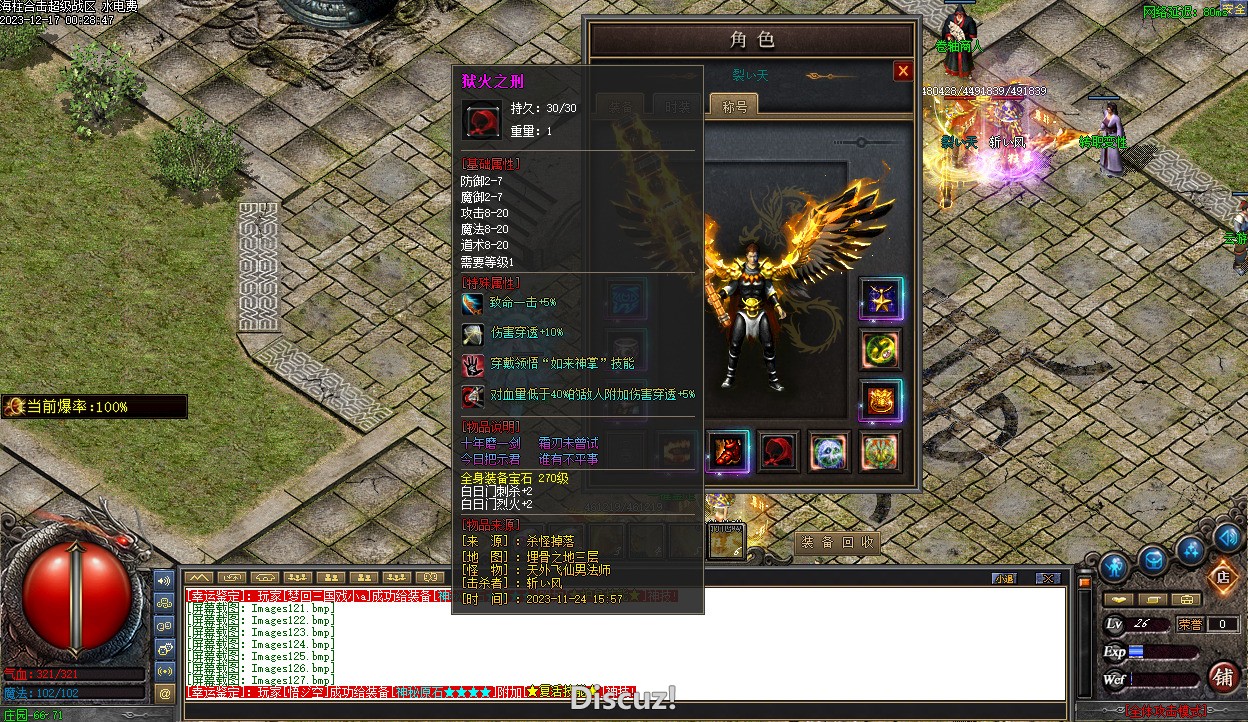Adjust the slider above the character portrait
Image resolution: width=1248 pixels, height=722 pixels.
point(861,143)
